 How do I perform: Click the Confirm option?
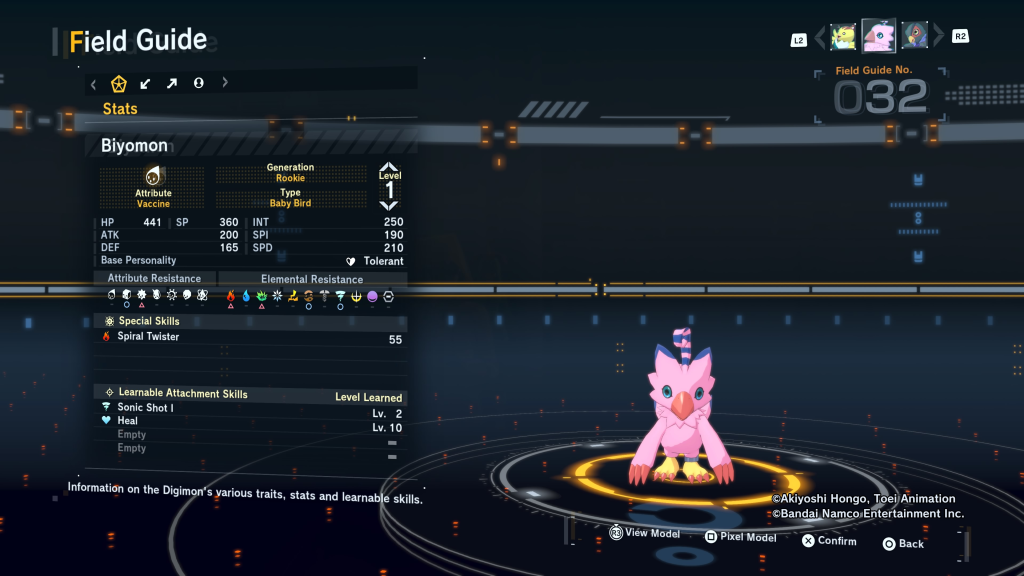(x=829, y=541)
